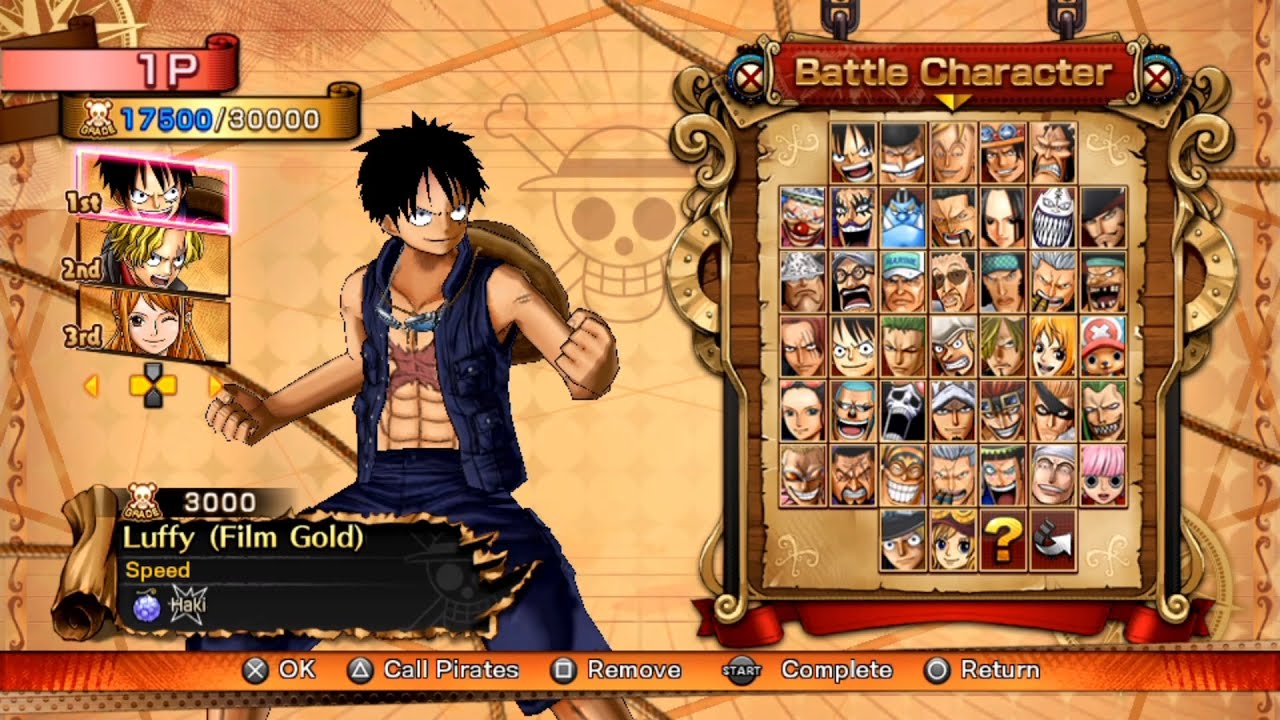Screen dimensions: 1280x720
Task: Click the back arrow tile beside the question mark
Action: click(1052, 541)
